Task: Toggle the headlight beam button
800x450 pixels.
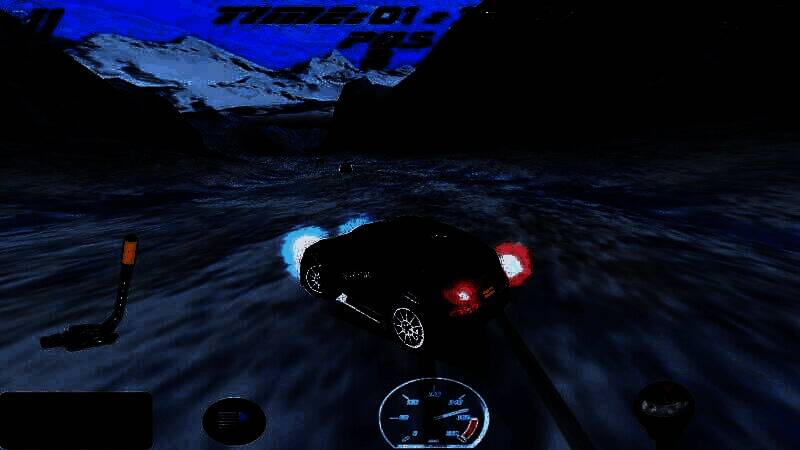Action: pyautogui.click(x=233, y=420)
